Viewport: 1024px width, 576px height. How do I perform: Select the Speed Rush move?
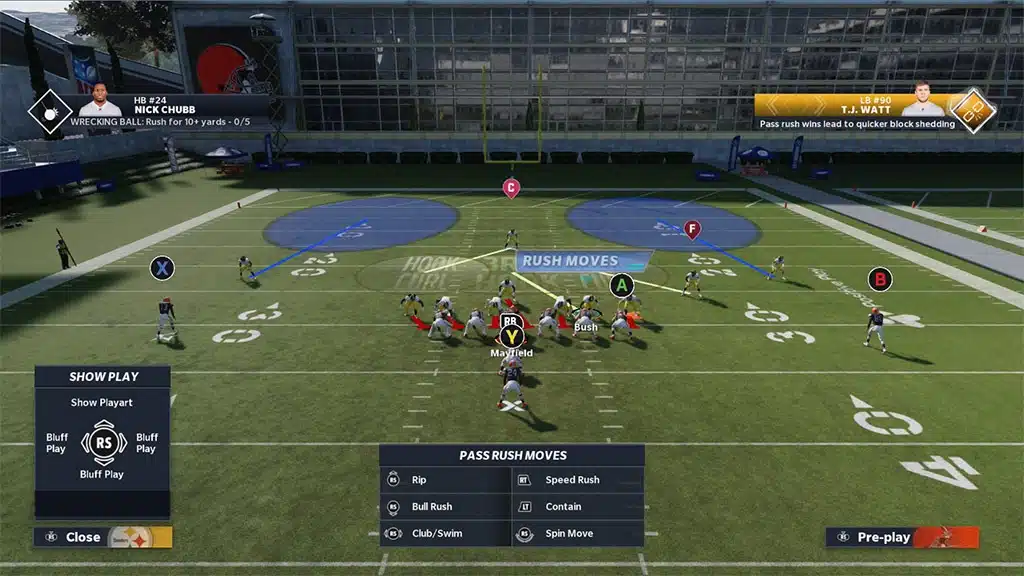click(x=577, y=480)
